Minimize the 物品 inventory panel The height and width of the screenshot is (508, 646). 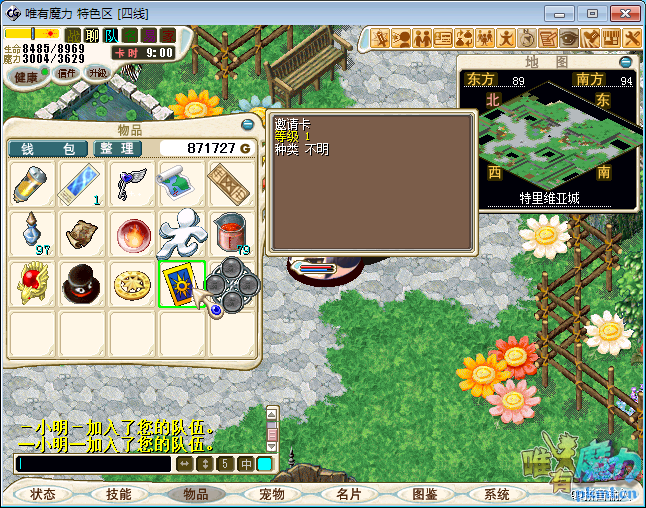(248, 125)
